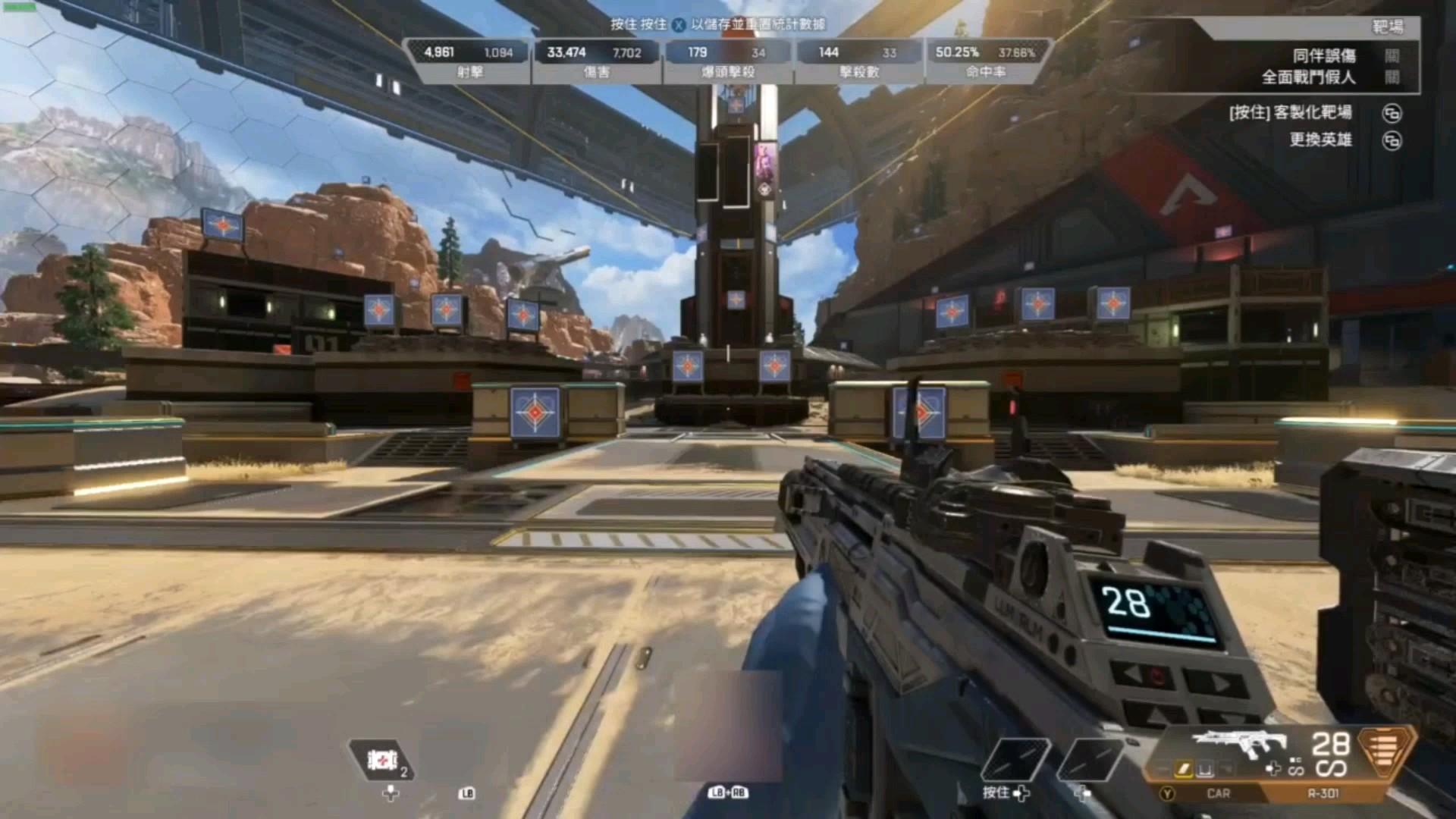Open the 客製化靶場 customize range option
The image size is (1456, 819).
coord(1392,114)
